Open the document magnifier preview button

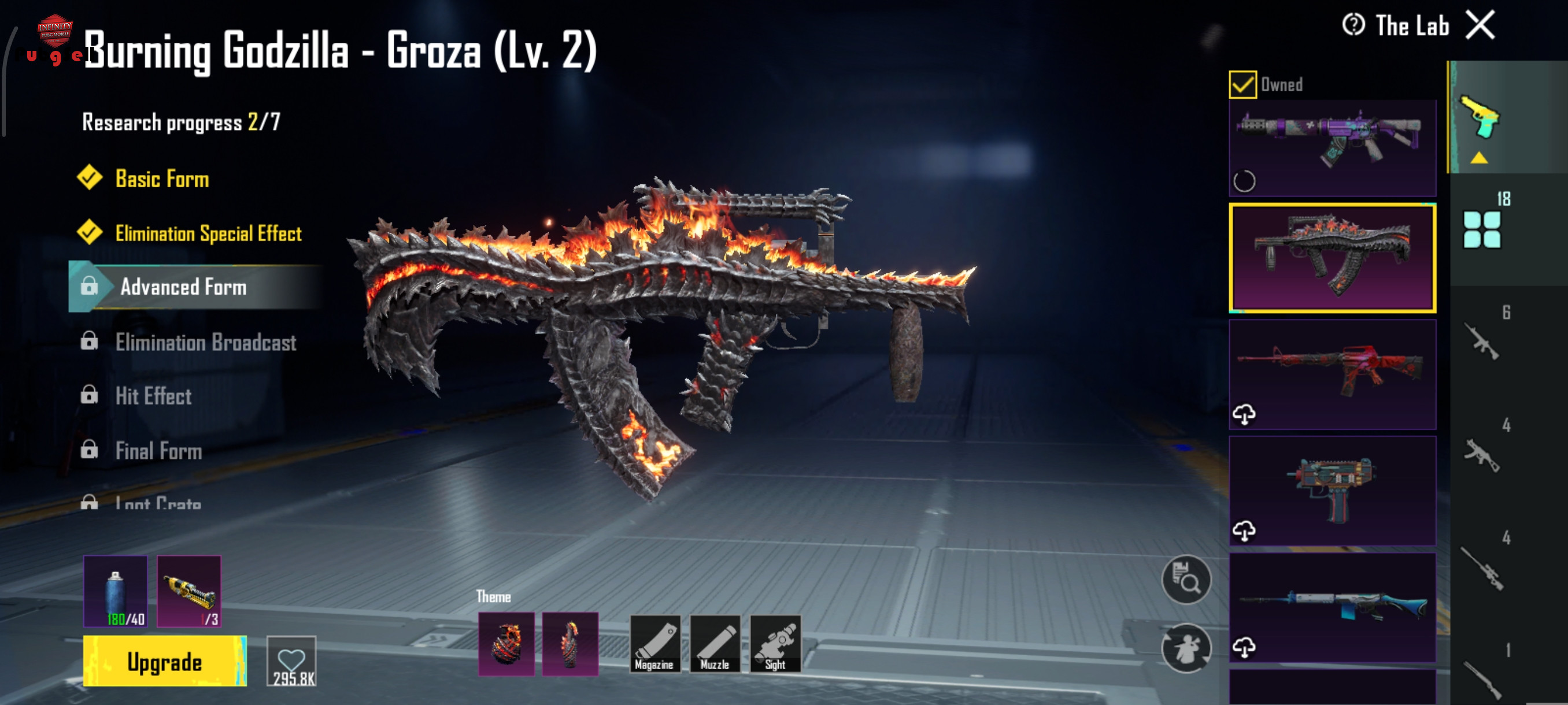1186,580
